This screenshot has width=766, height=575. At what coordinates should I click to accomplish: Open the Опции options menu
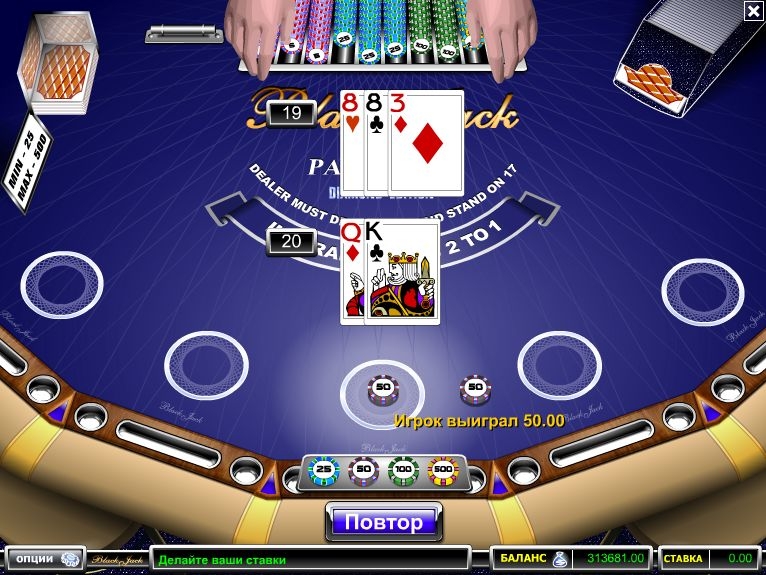(41, 559)
